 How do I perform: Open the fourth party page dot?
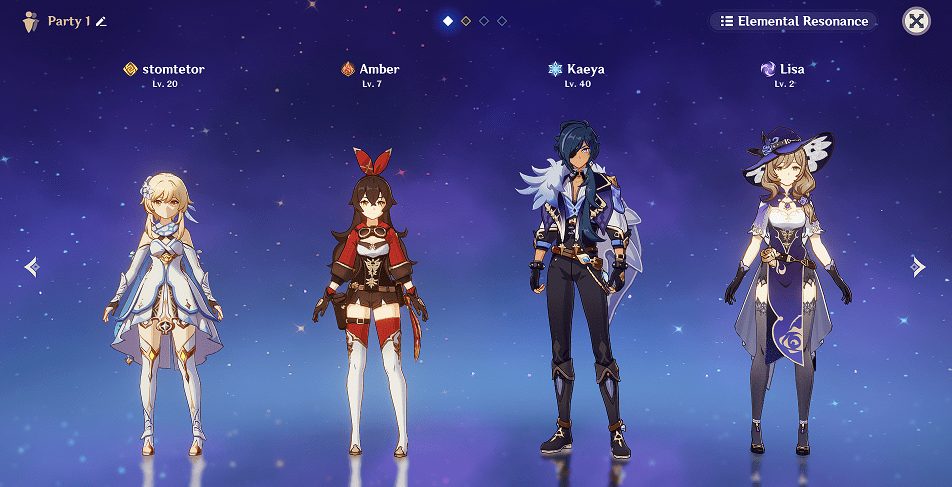[502, 21]
